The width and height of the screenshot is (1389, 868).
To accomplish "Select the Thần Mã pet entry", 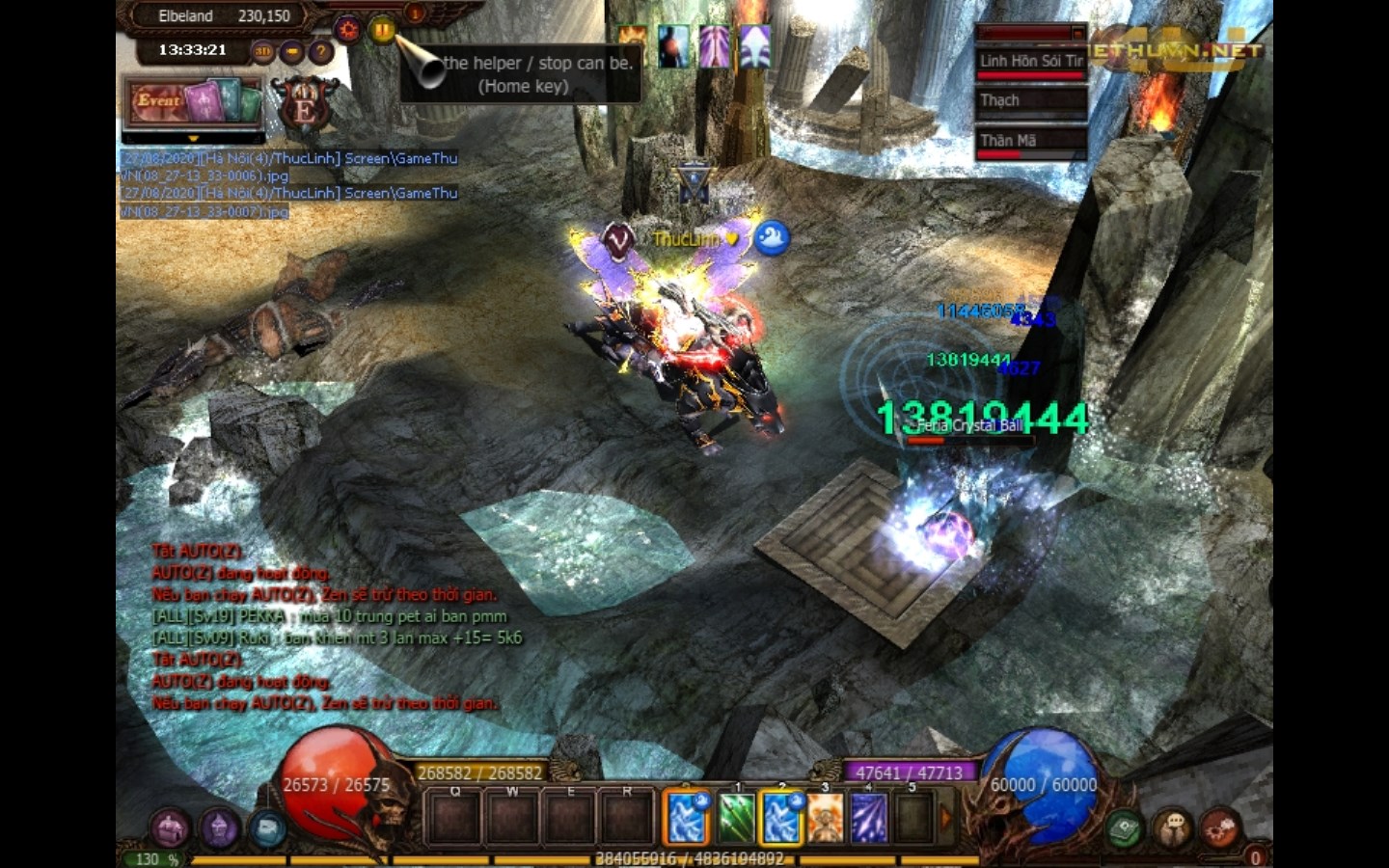I will point(1030,142).
